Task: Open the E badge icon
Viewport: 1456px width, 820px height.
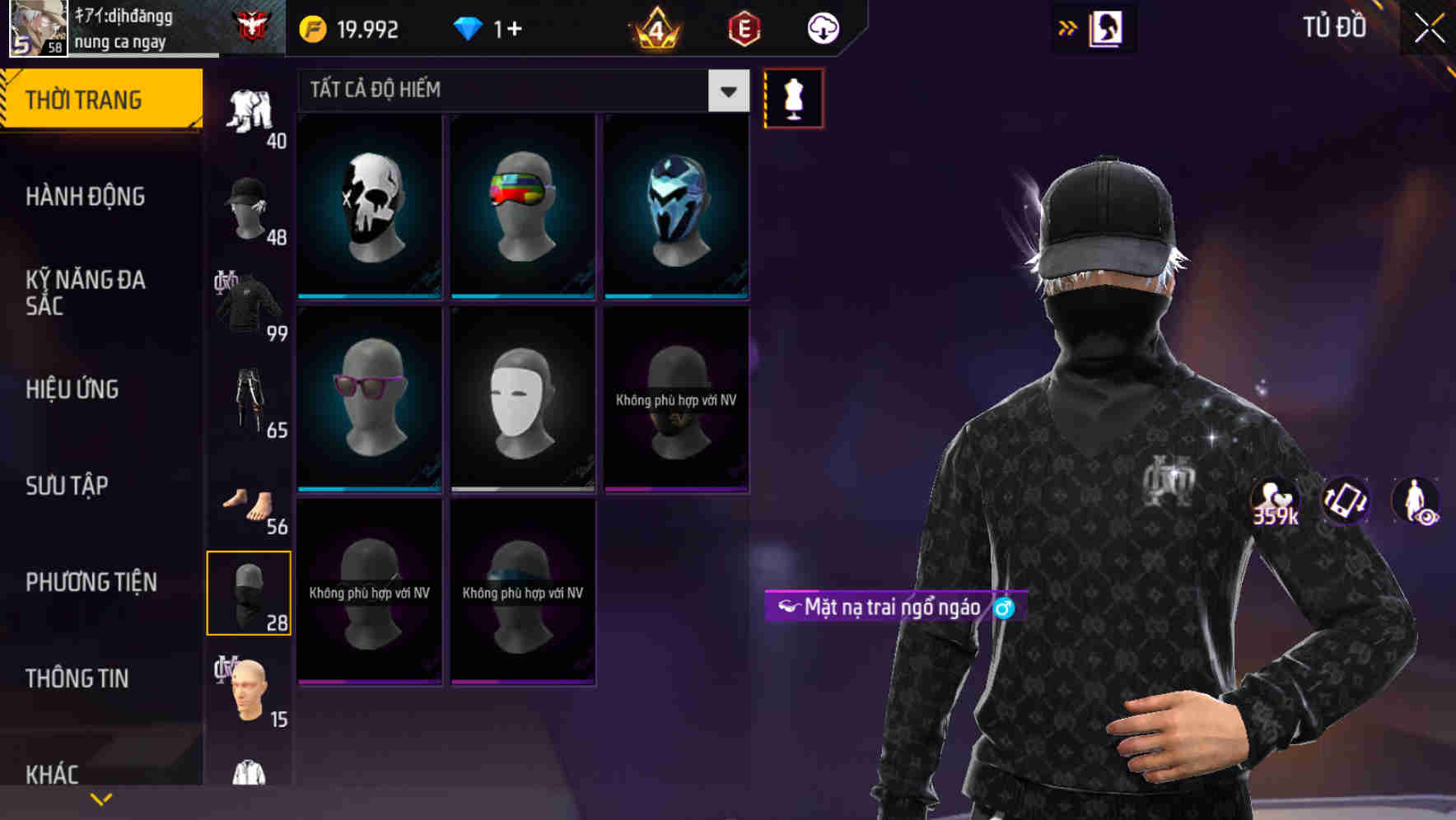Action: (x=741, y=27)
